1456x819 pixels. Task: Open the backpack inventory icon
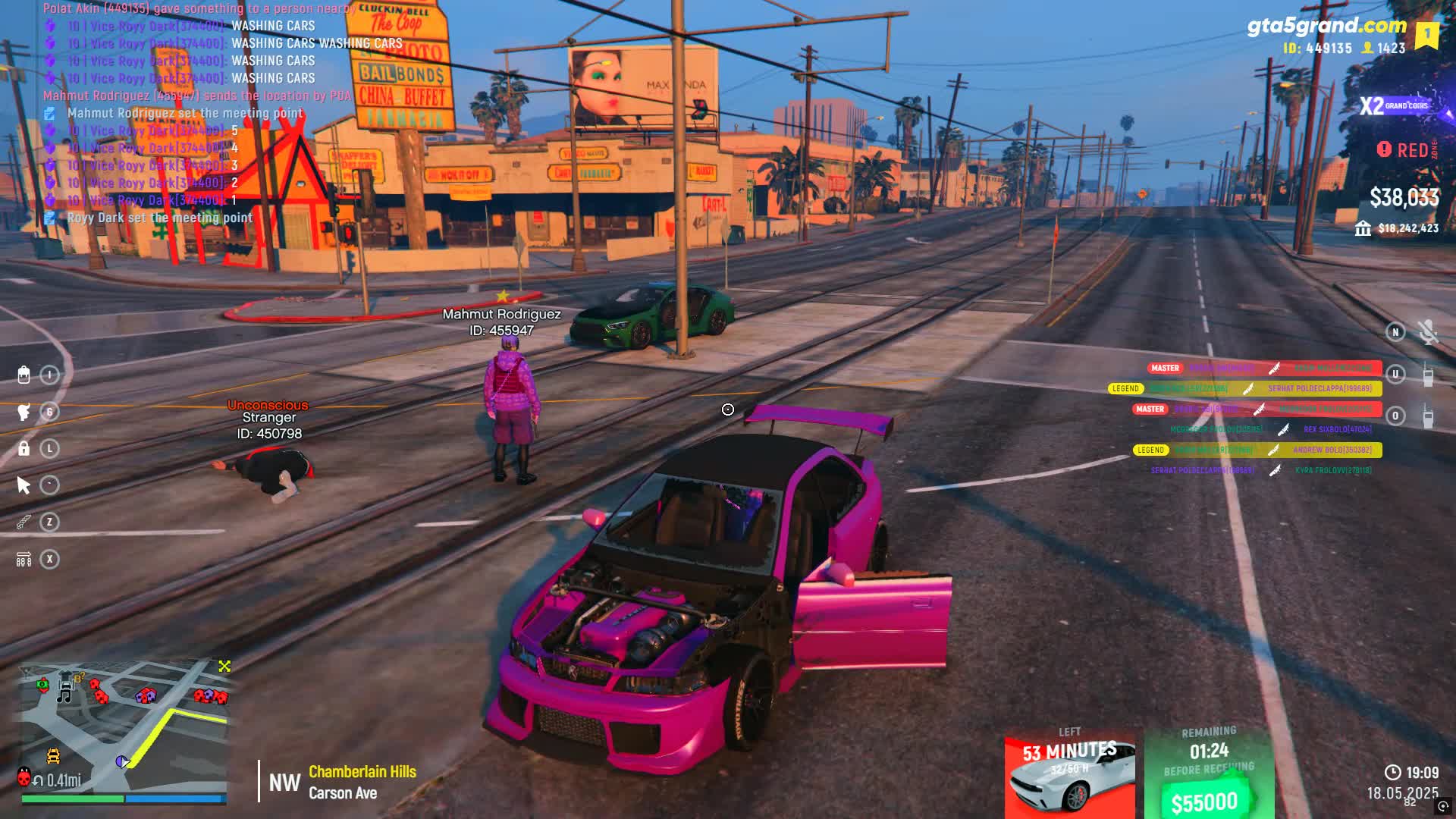[24, 375]
